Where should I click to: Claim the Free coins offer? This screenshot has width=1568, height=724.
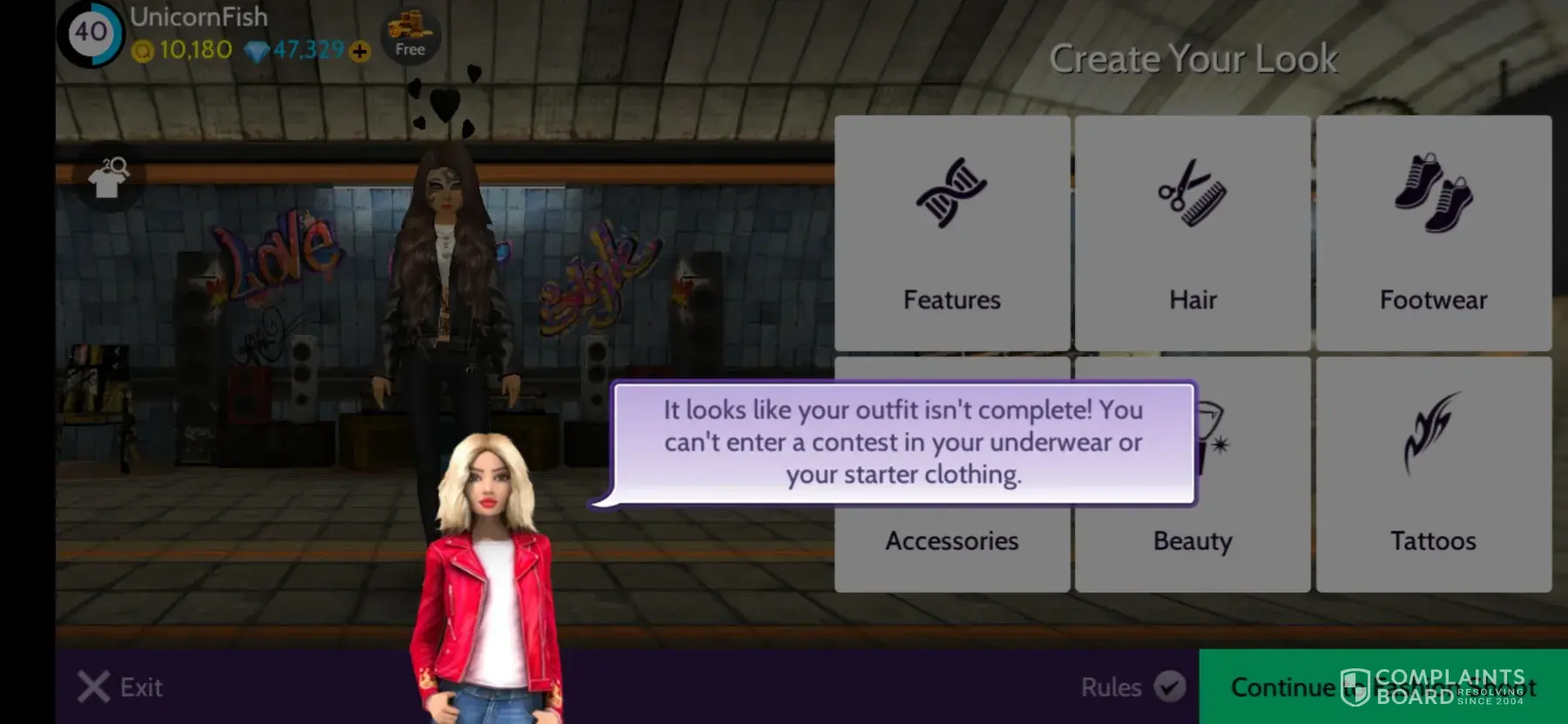click(409, 37)
